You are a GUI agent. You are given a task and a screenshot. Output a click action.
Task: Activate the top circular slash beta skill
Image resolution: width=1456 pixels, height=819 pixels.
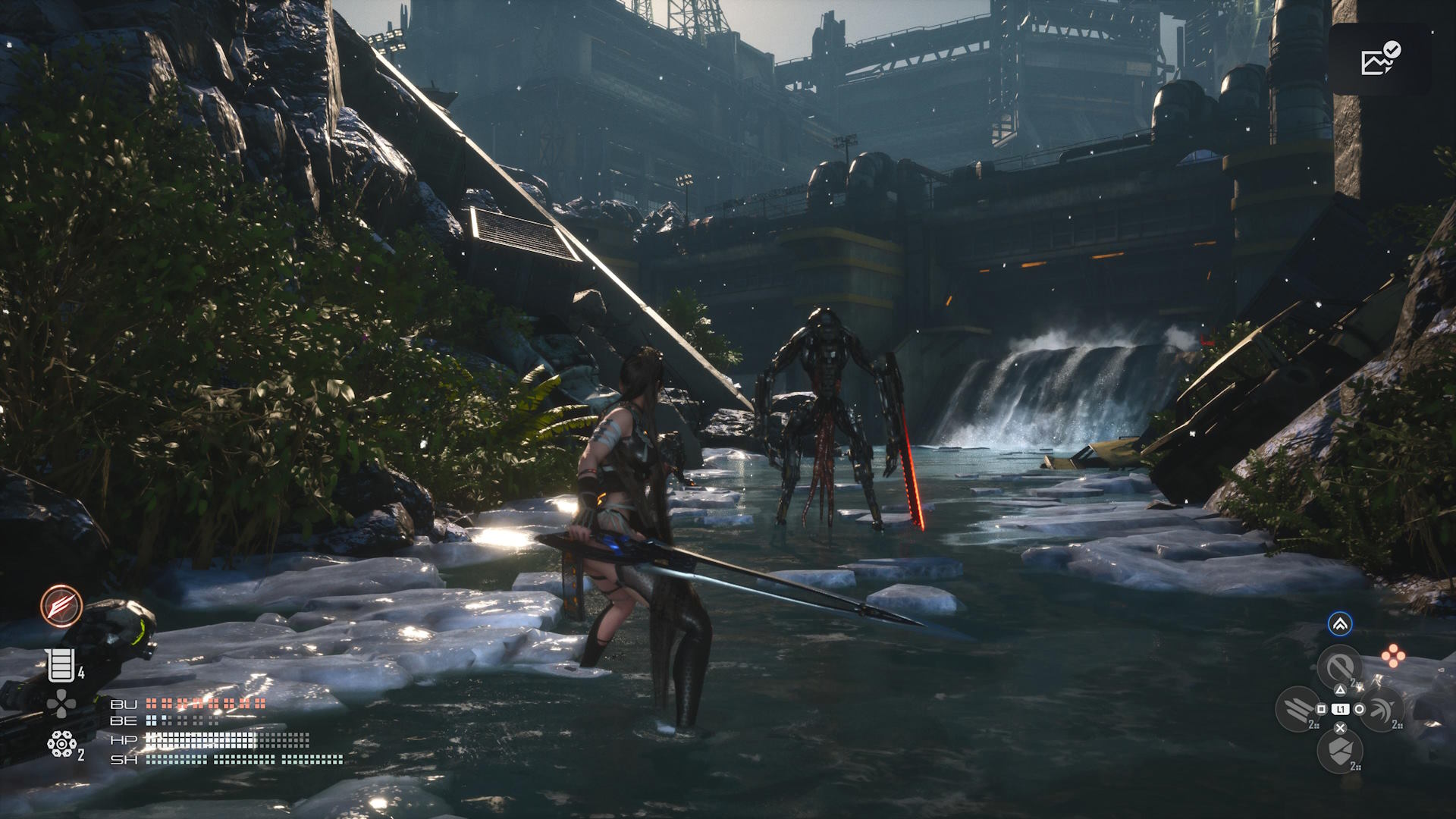coord(1340,667)
